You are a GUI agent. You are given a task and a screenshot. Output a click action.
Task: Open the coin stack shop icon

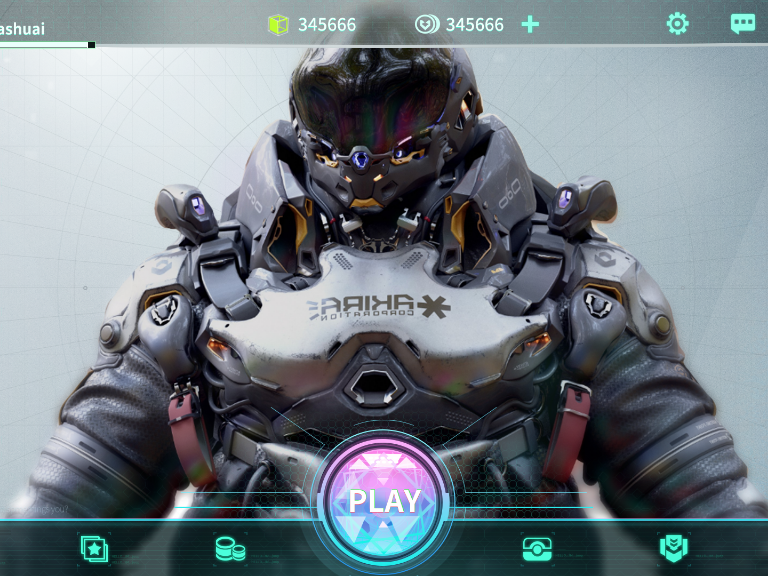(x=230, y=548)
